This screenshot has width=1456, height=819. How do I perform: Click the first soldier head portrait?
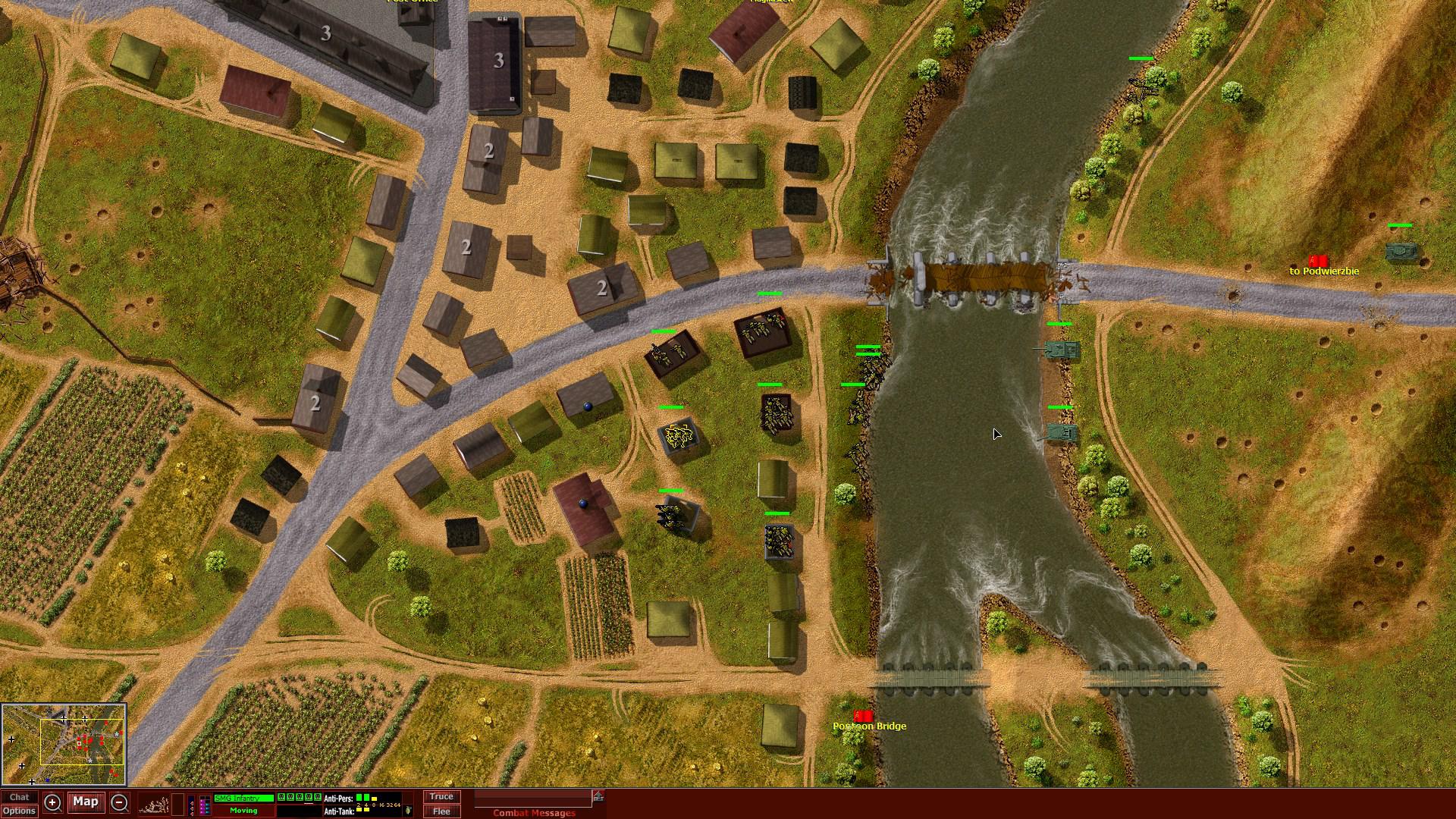(281, 797)
